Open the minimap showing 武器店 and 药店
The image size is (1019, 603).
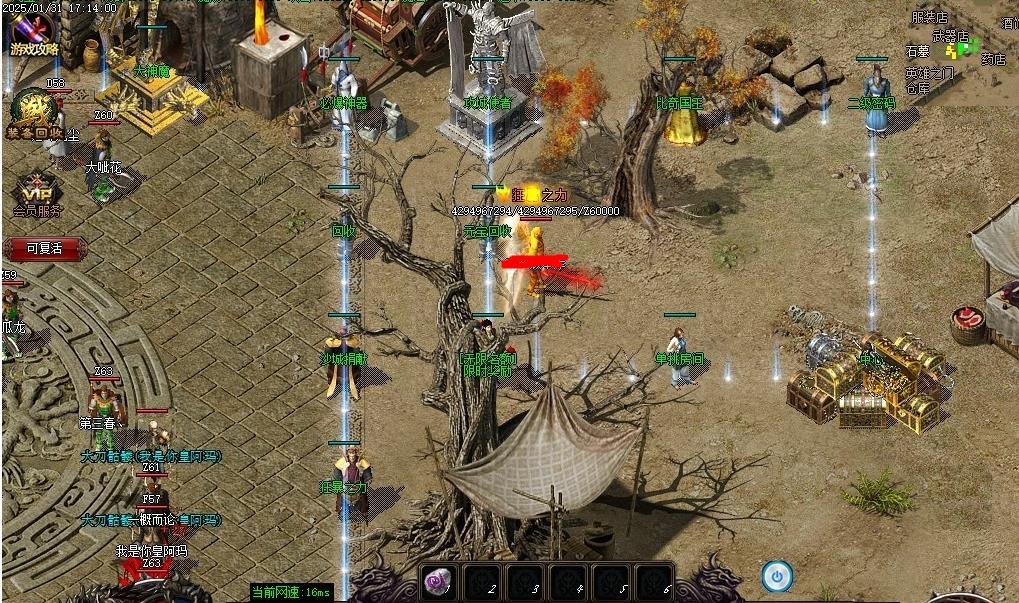(958, 50)
